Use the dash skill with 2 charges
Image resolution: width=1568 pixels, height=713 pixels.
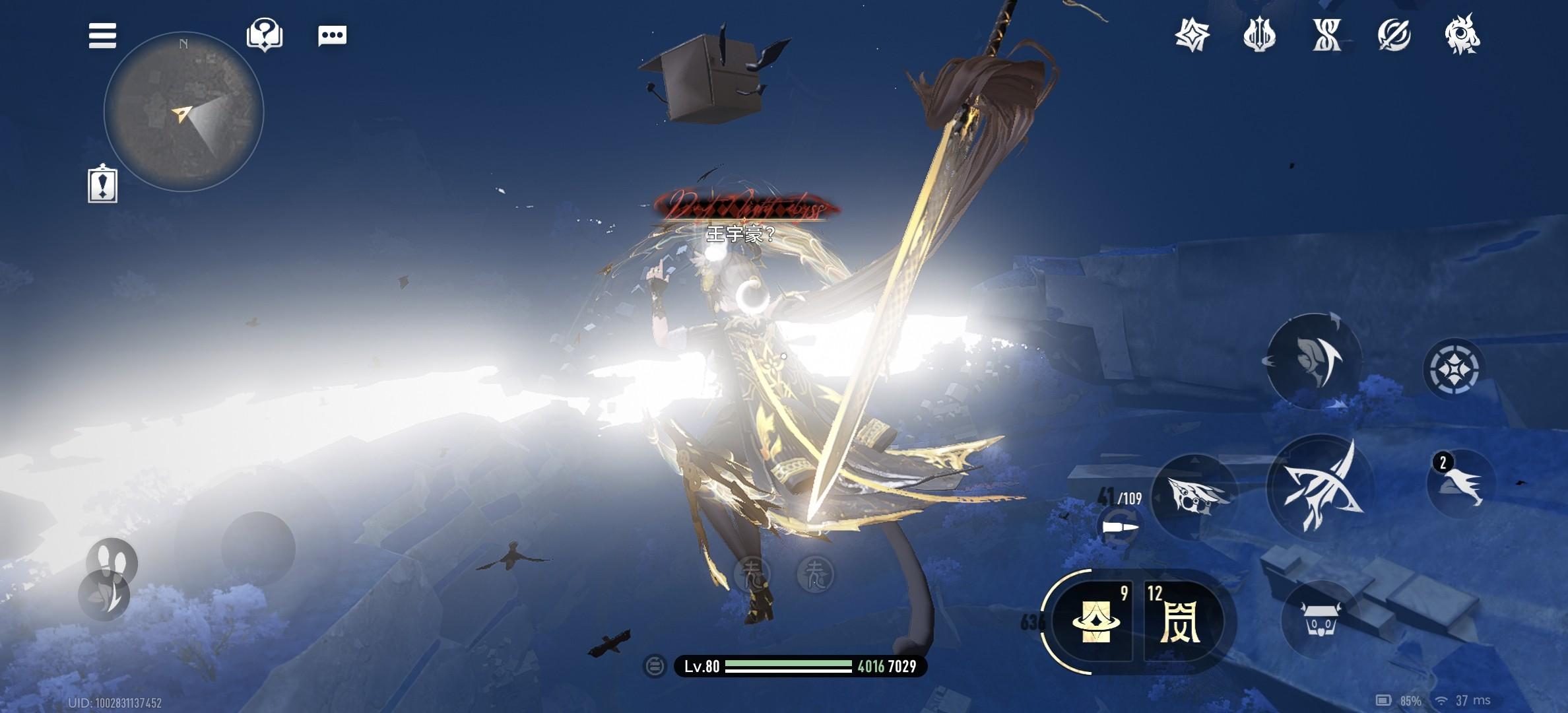[1461, 485]
